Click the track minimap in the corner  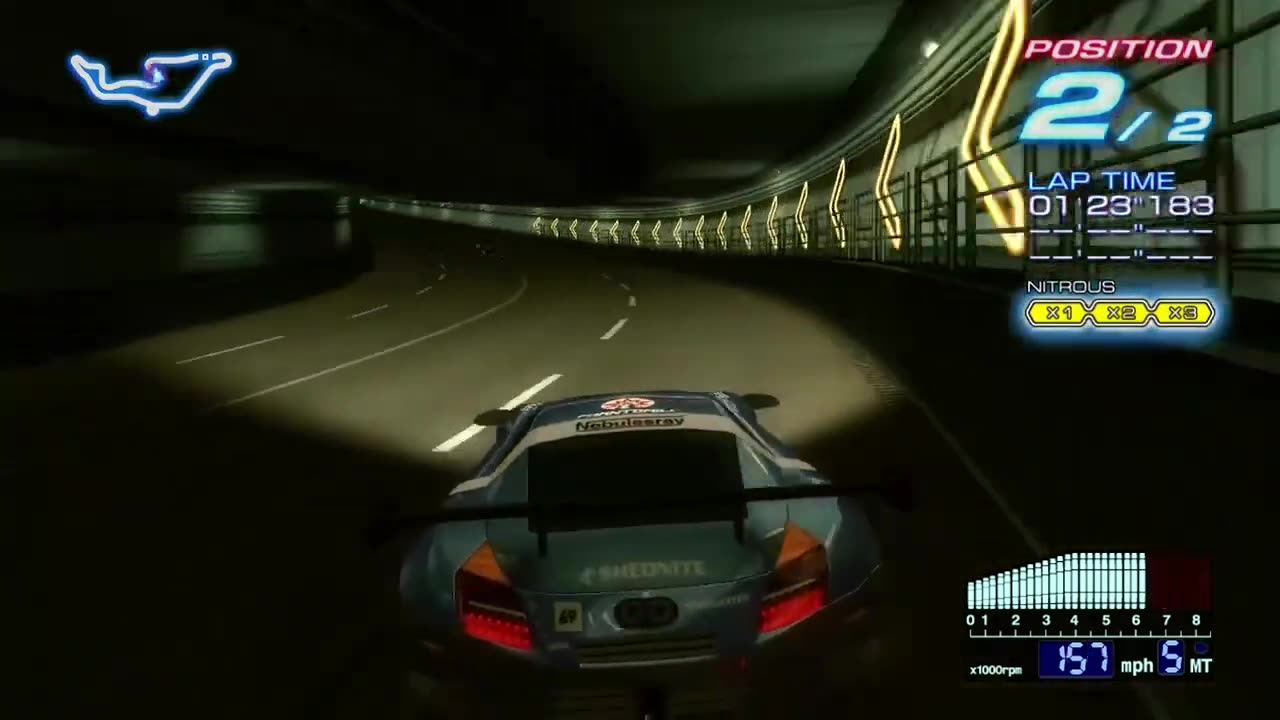tap(152, 78)
